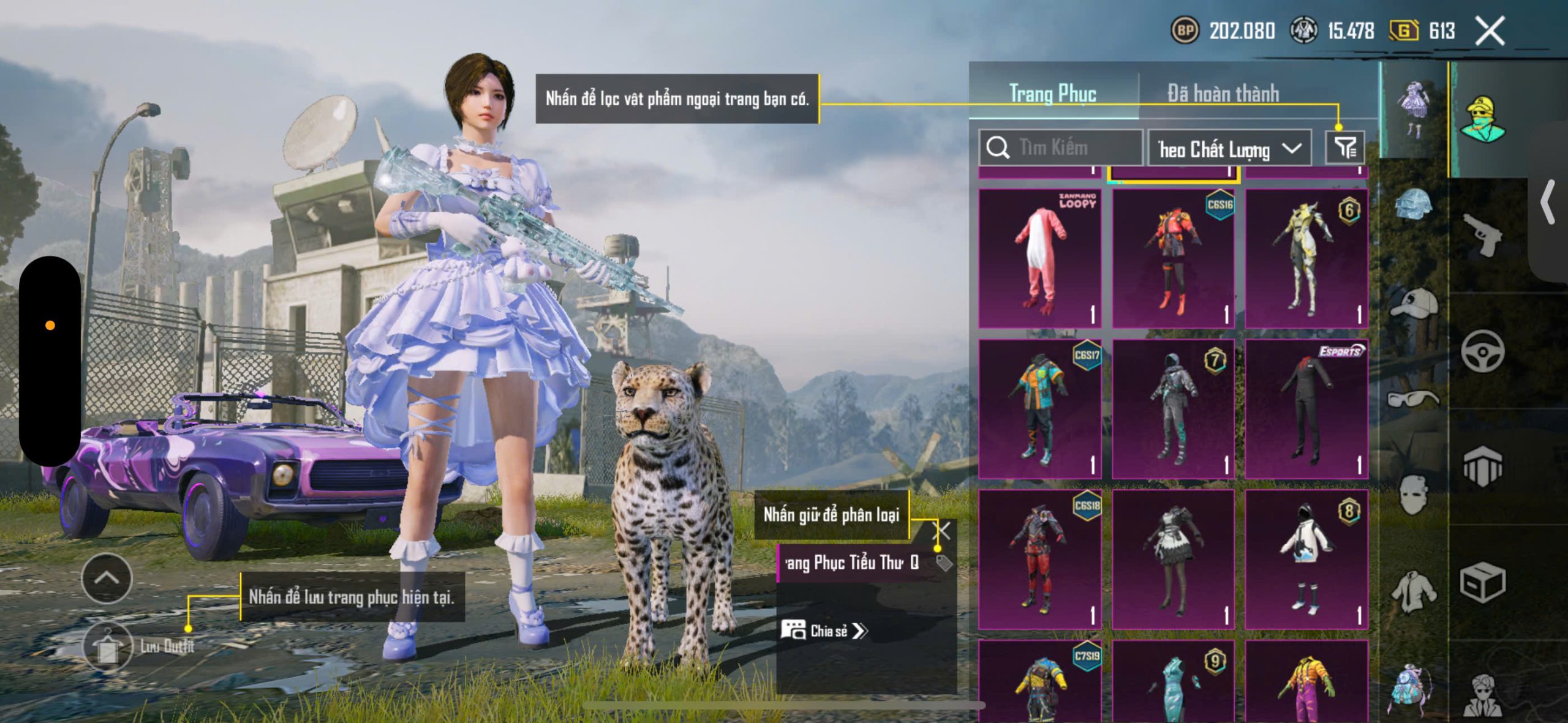Open the Theo Chất Lượng sort dropdown
Screen dimensions: 1568x723
pos(1229,149)
